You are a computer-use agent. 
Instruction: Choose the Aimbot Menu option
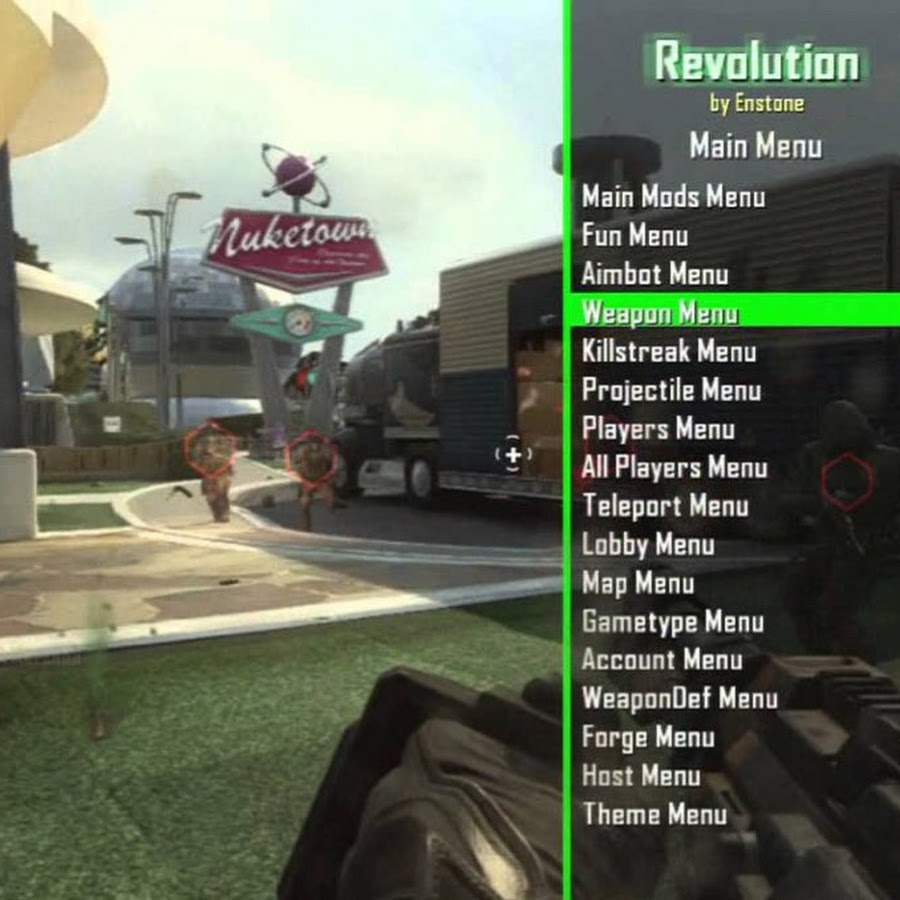(654, 274)
